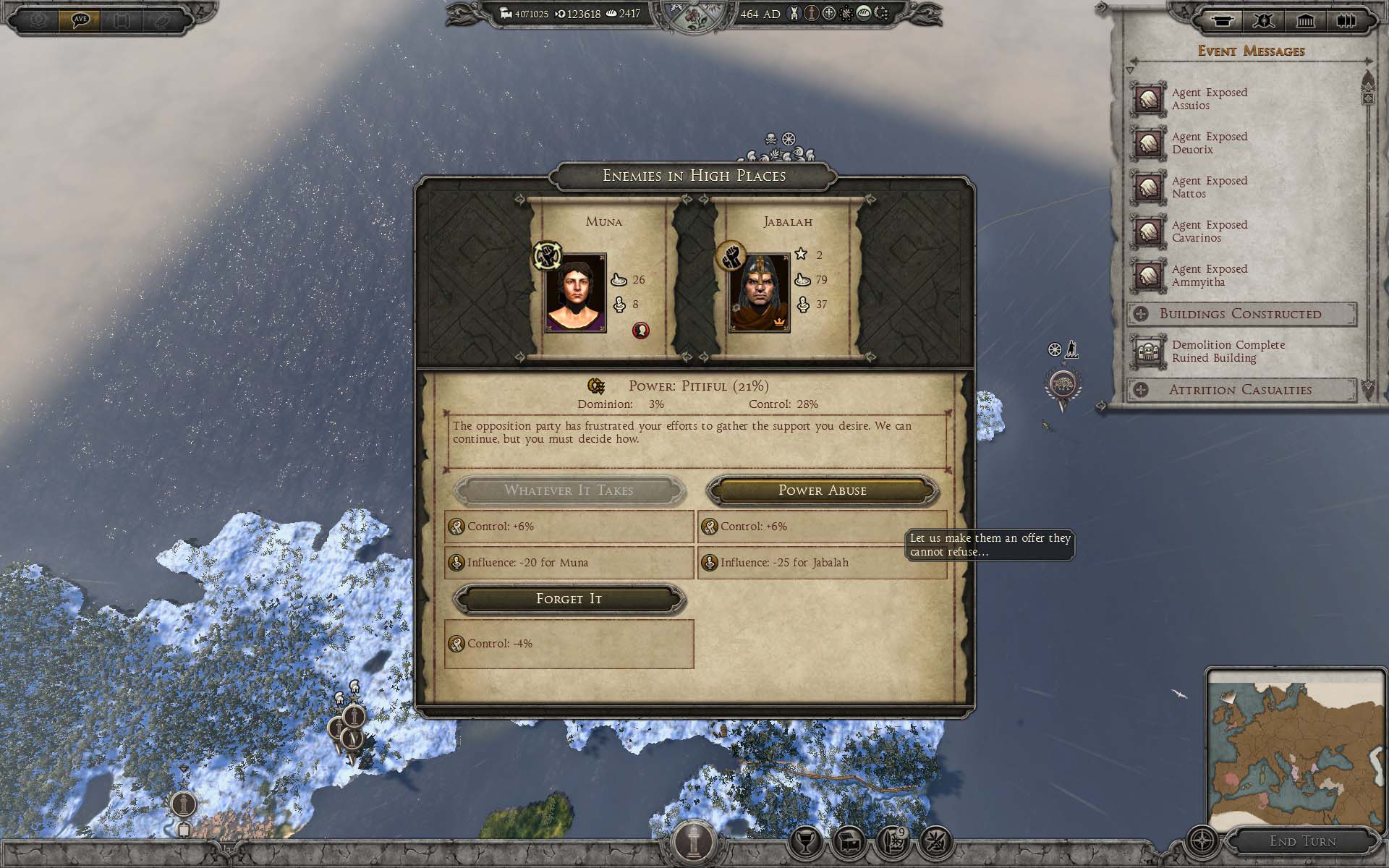Screen dimensions: 1389x868
Task: Choose the Power Abuse option
Action: tap(822, 490)
